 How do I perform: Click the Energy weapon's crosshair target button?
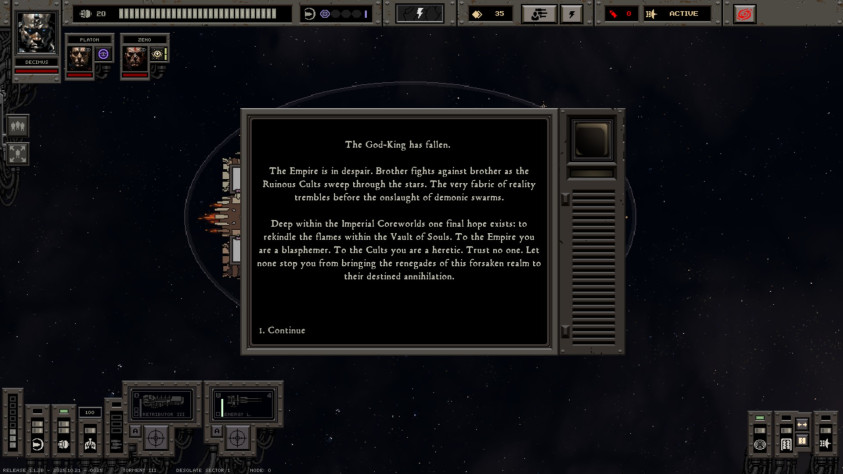pos(237,438)
